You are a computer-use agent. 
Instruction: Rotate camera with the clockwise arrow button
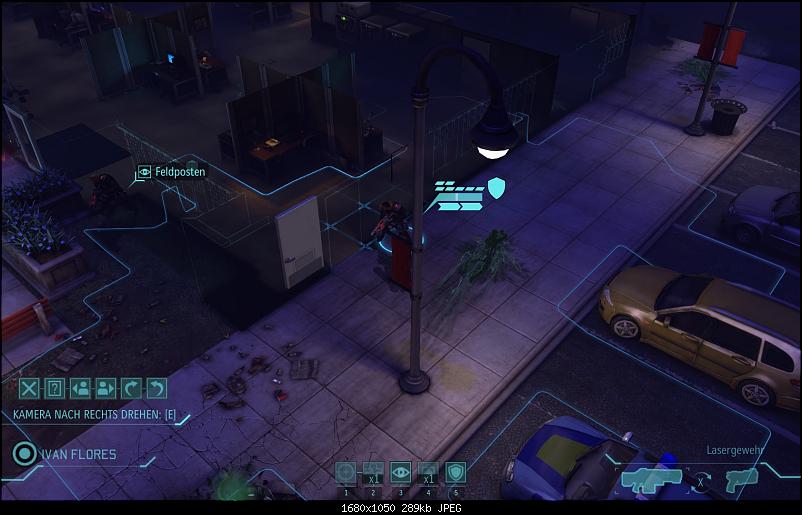tap(132, 389)
